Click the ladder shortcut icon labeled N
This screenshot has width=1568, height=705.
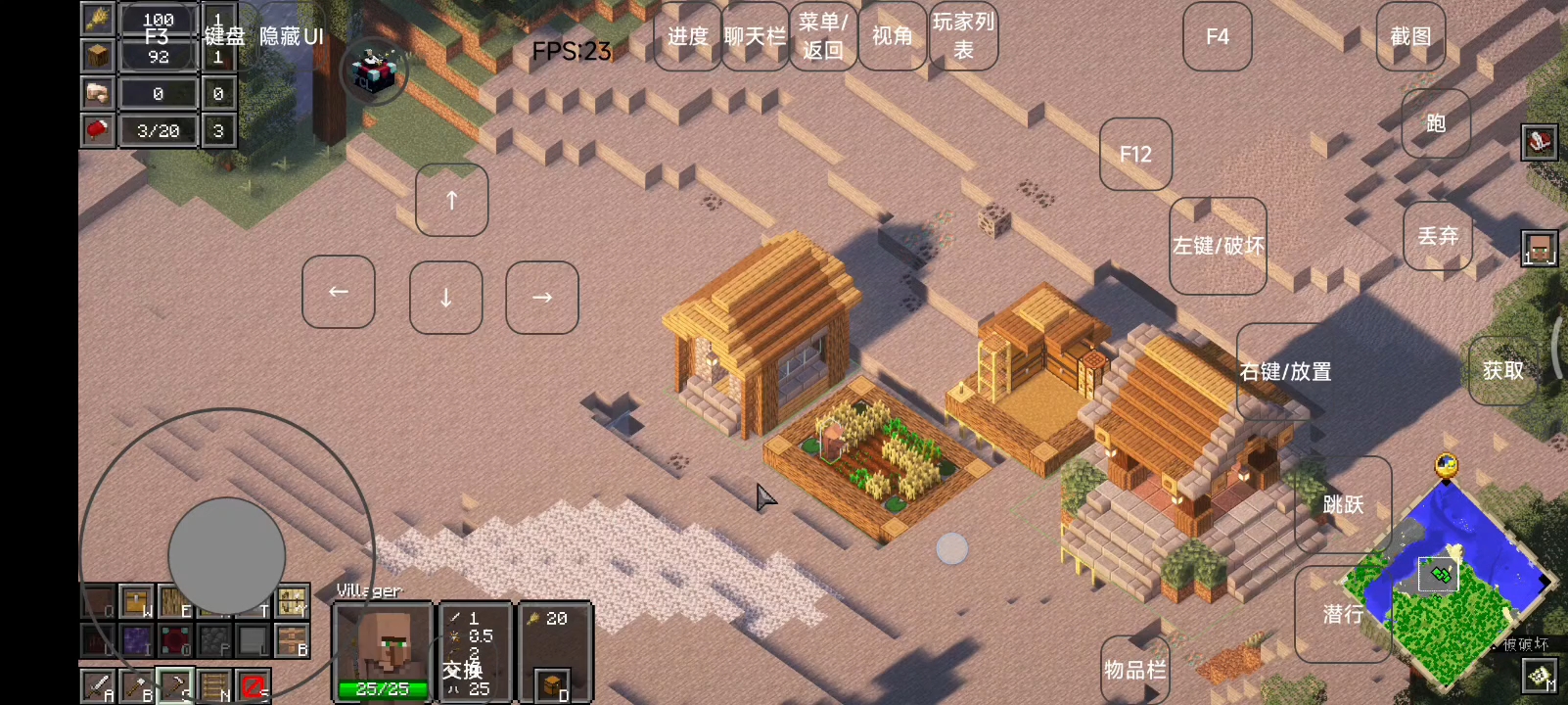(x=216, y=683)
